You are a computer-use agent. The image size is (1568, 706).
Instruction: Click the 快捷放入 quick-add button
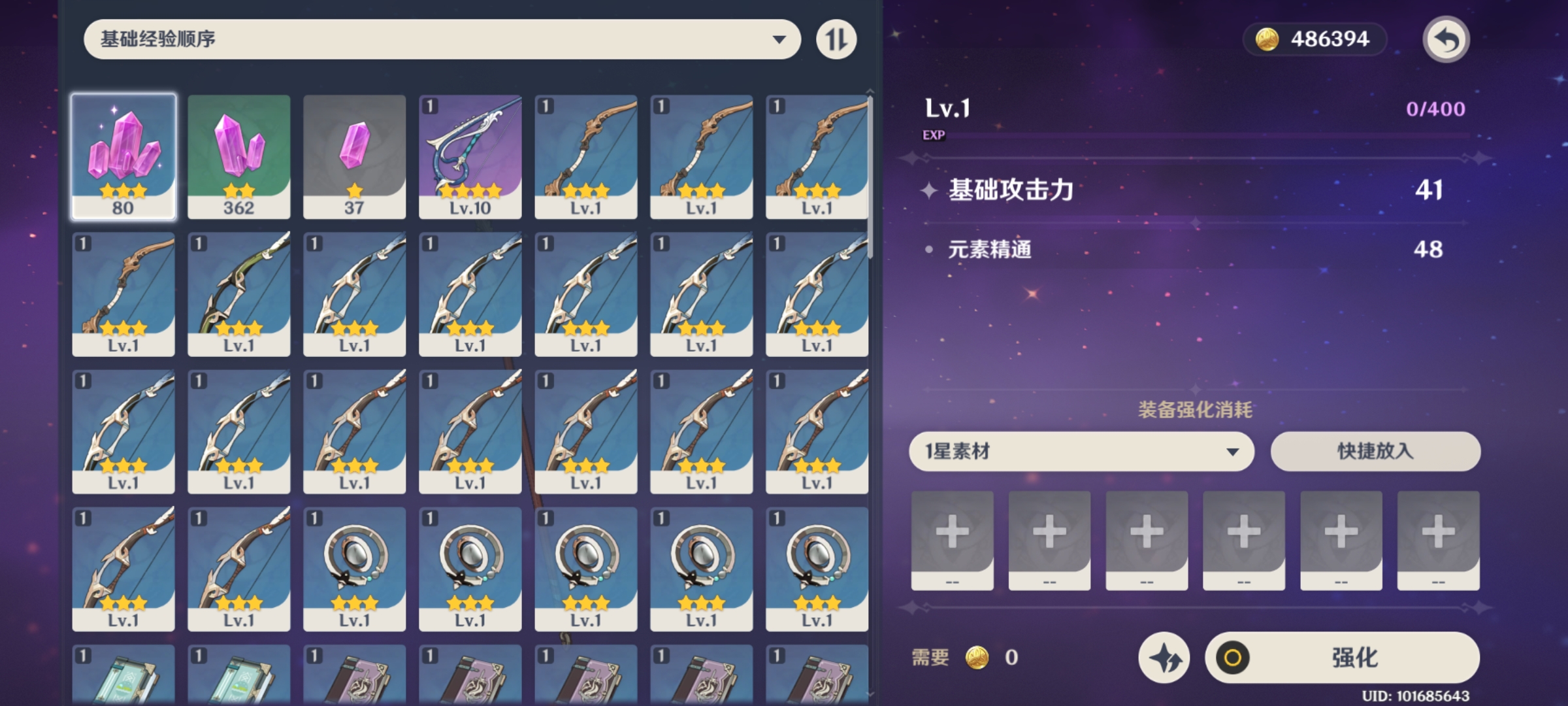(x=1375, y=451)
